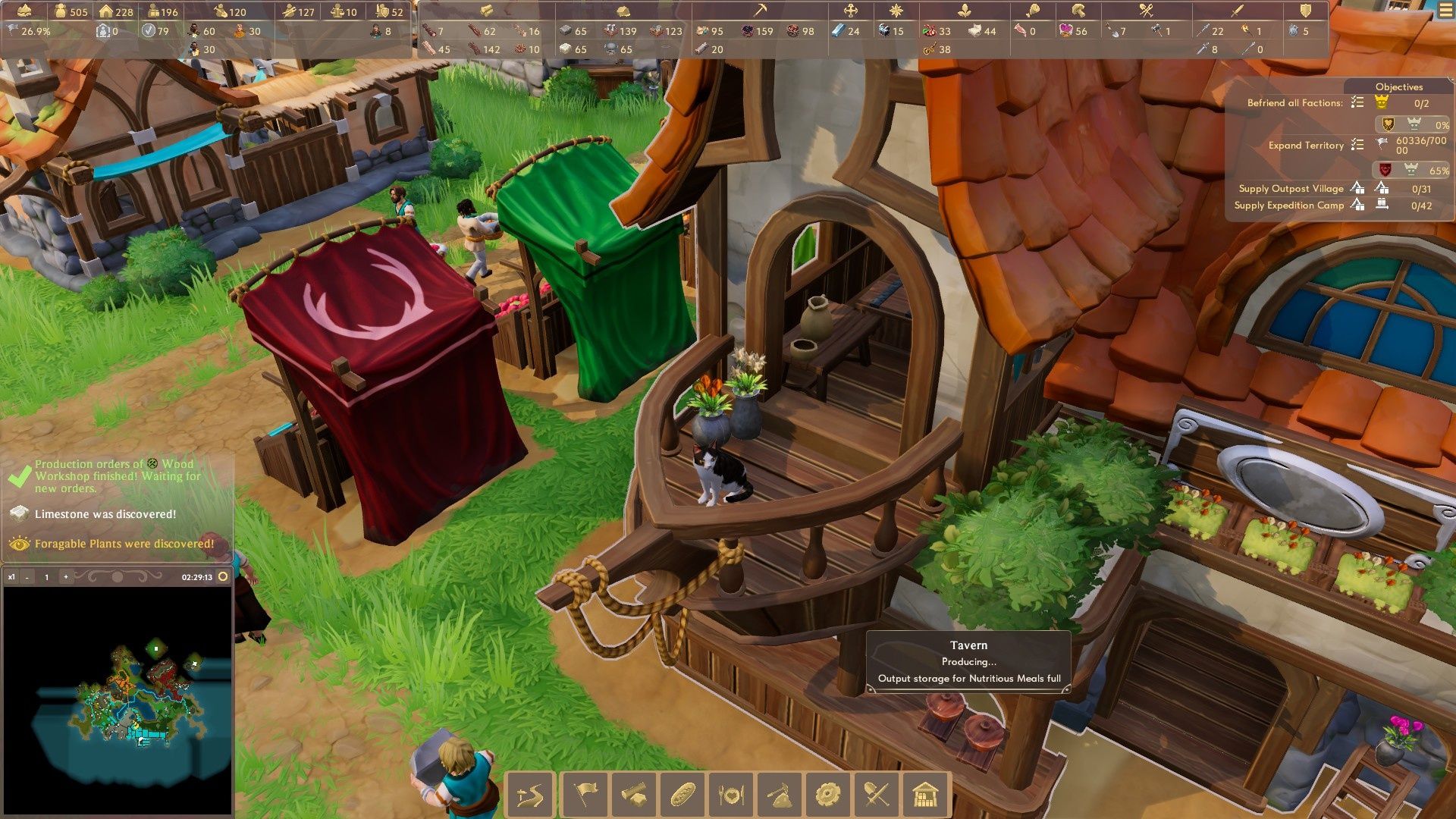Select the Supply Outpost Village objective
The height and width of the screenshot is (819, 1456).
(x=1291, y=189)
